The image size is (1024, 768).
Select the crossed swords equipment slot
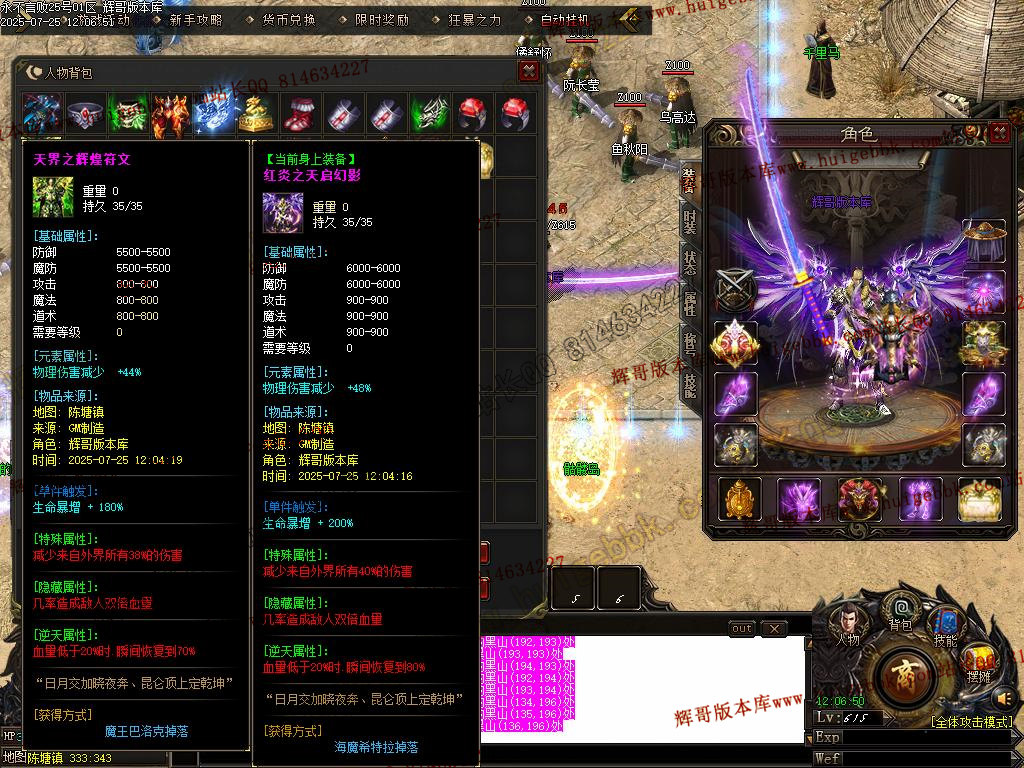(x=734, y=291)
